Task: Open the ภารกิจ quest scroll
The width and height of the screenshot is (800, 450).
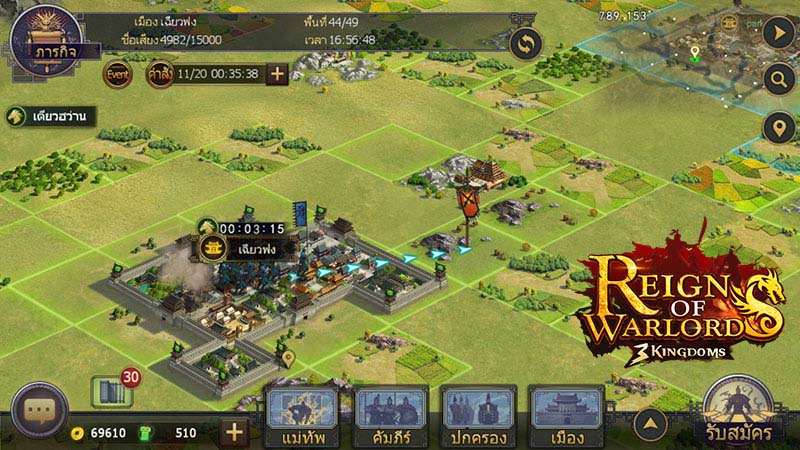Action: tap(43, 40)
